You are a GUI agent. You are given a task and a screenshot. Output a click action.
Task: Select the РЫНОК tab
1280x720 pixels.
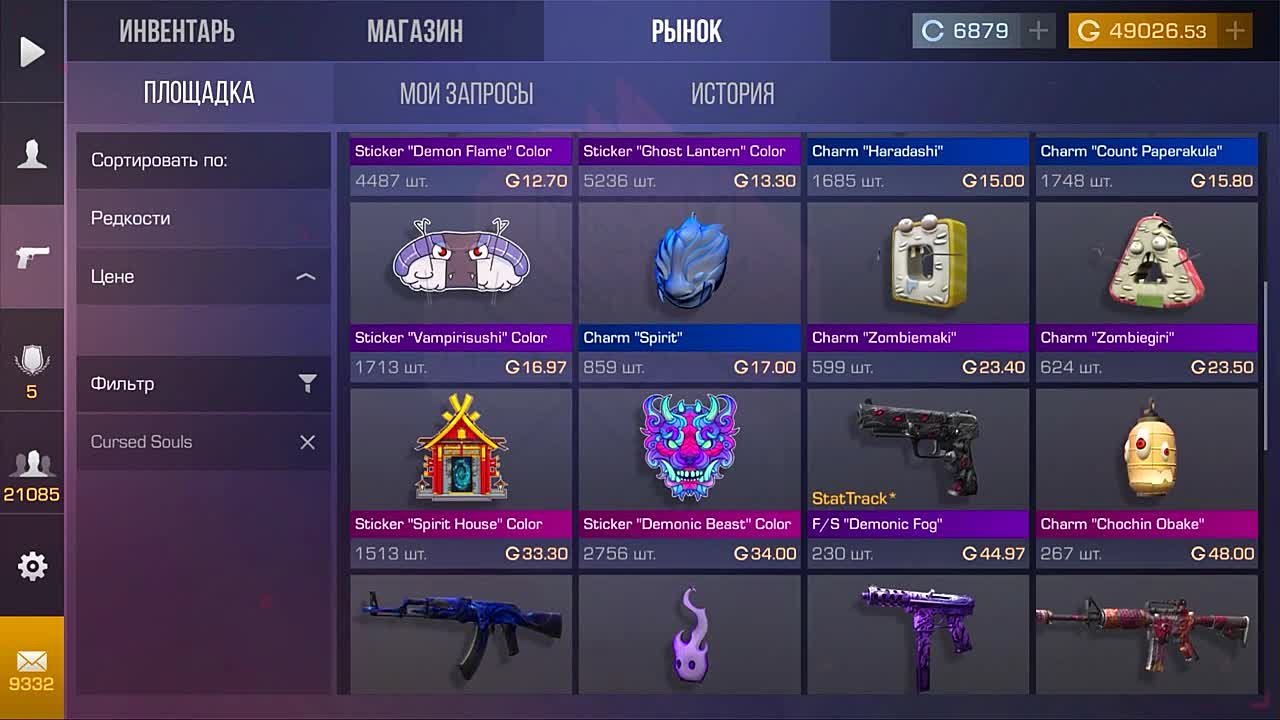pyautogui.click(x=686, y=31)
